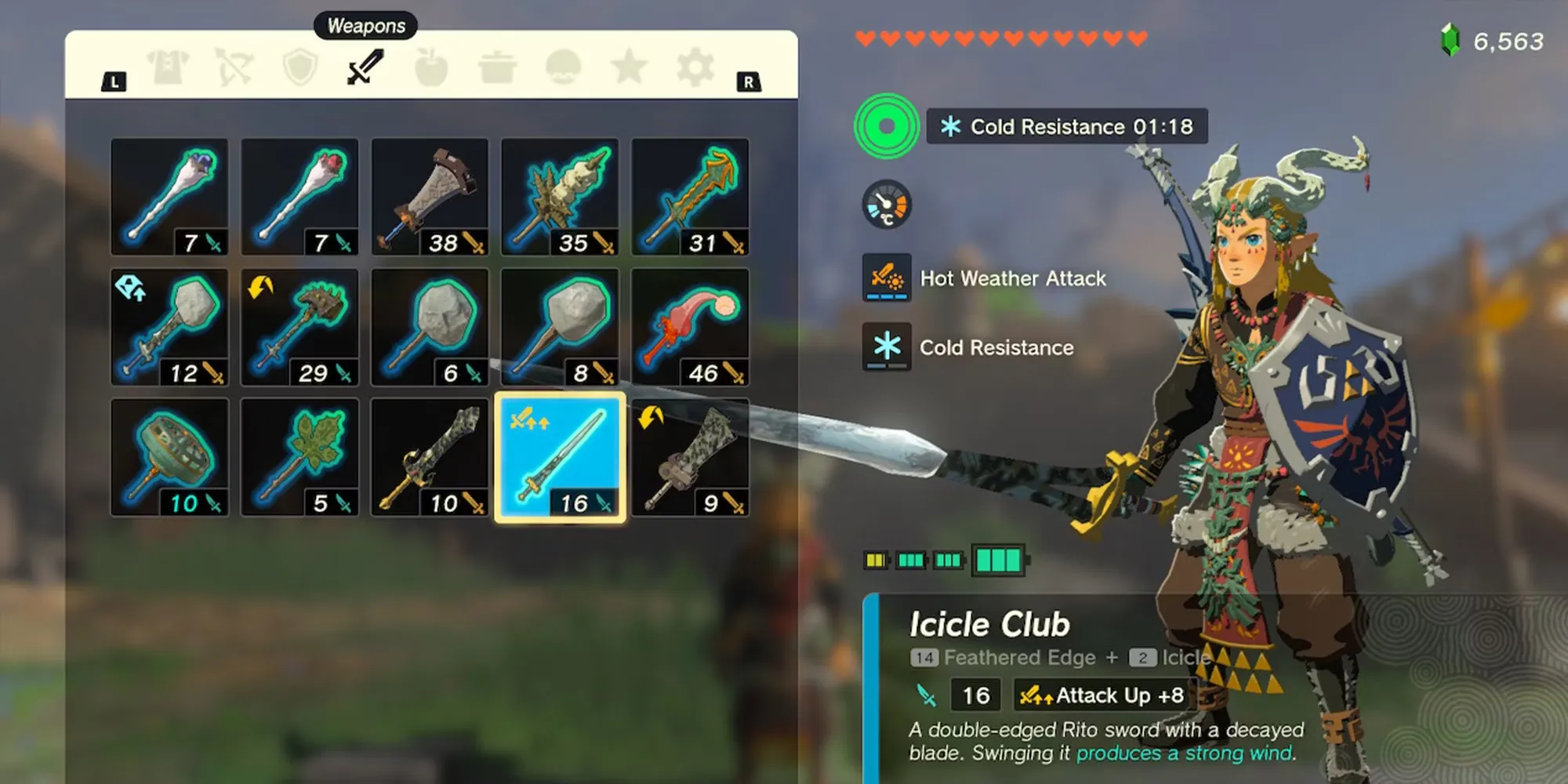Open the Bows and Arrows tab
Screen dimensions: 1568x784
234,68
